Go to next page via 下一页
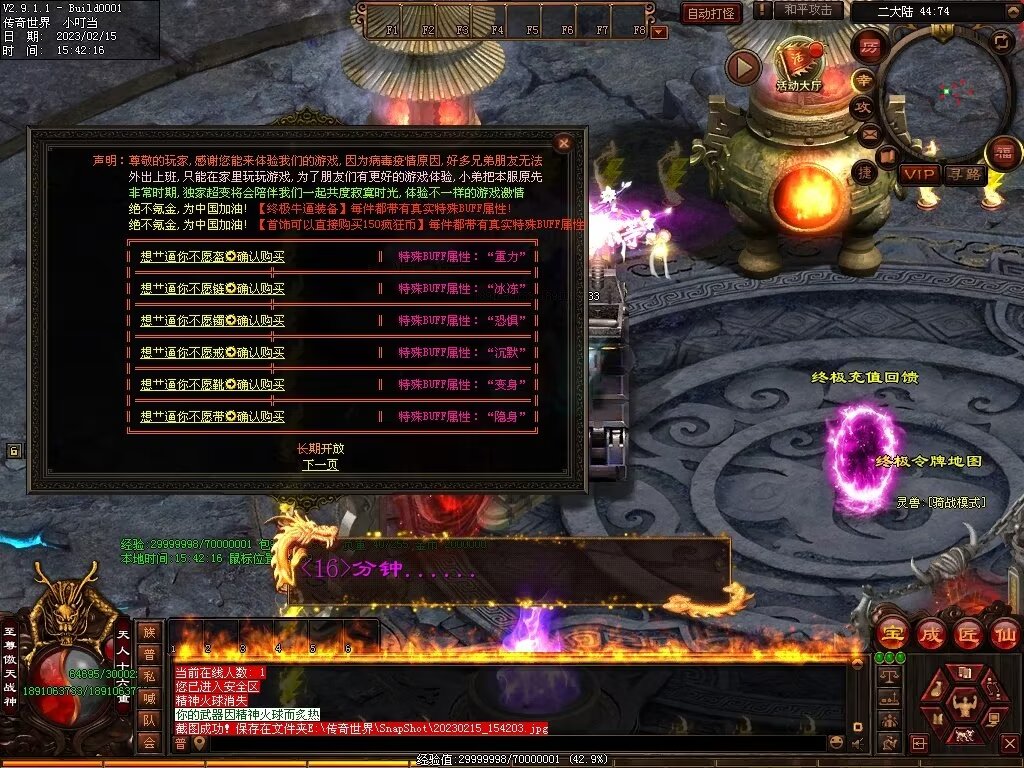Viewport: 1024px width, 768px height. 320,464
